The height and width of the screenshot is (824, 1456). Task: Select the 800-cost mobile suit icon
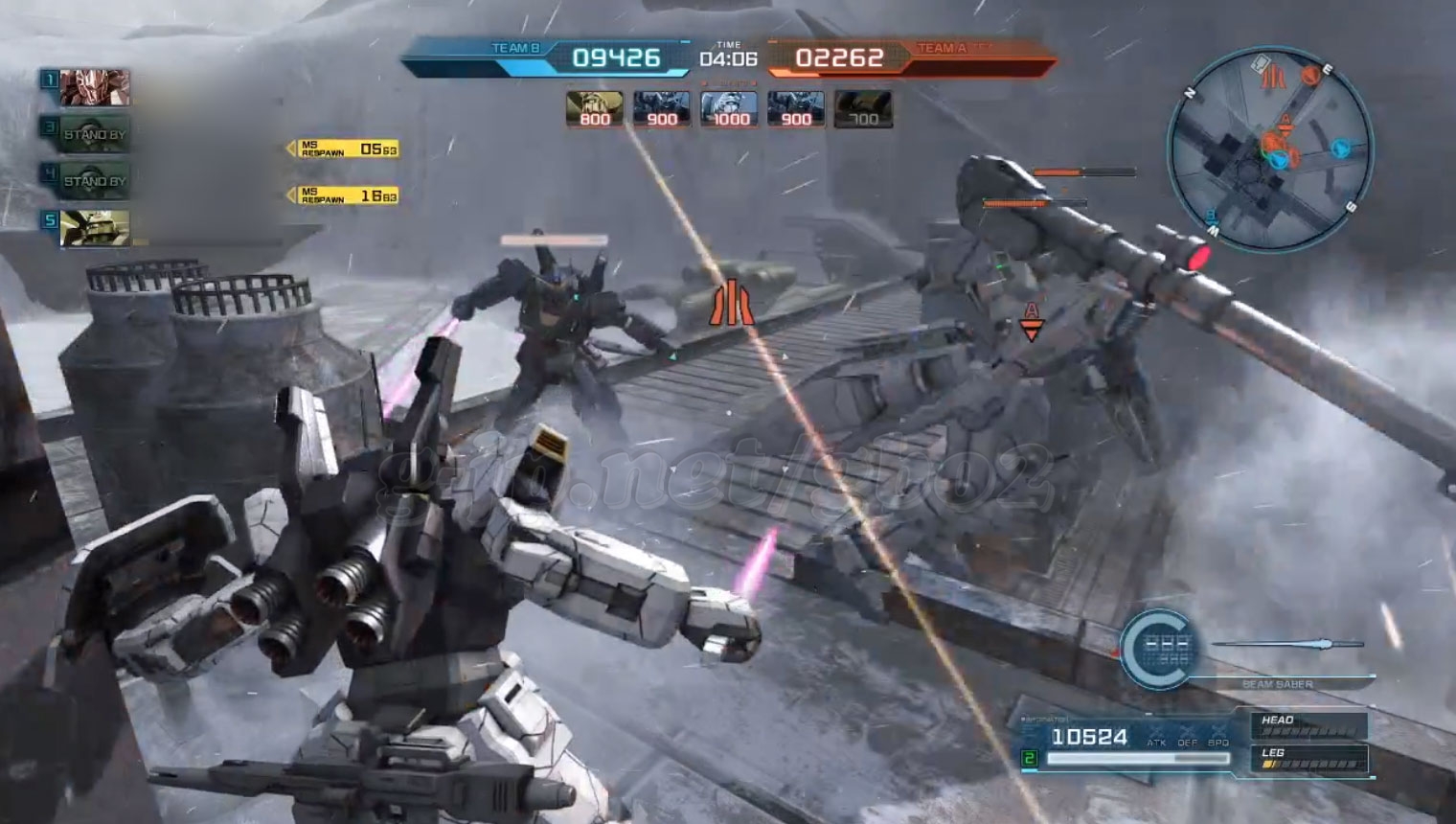594,108
